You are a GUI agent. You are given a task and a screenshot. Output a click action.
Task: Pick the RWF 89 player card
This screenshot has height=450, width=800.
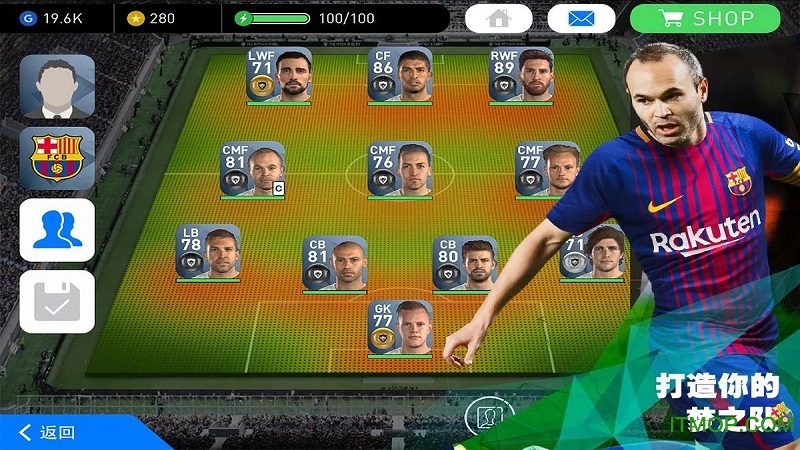521,75
